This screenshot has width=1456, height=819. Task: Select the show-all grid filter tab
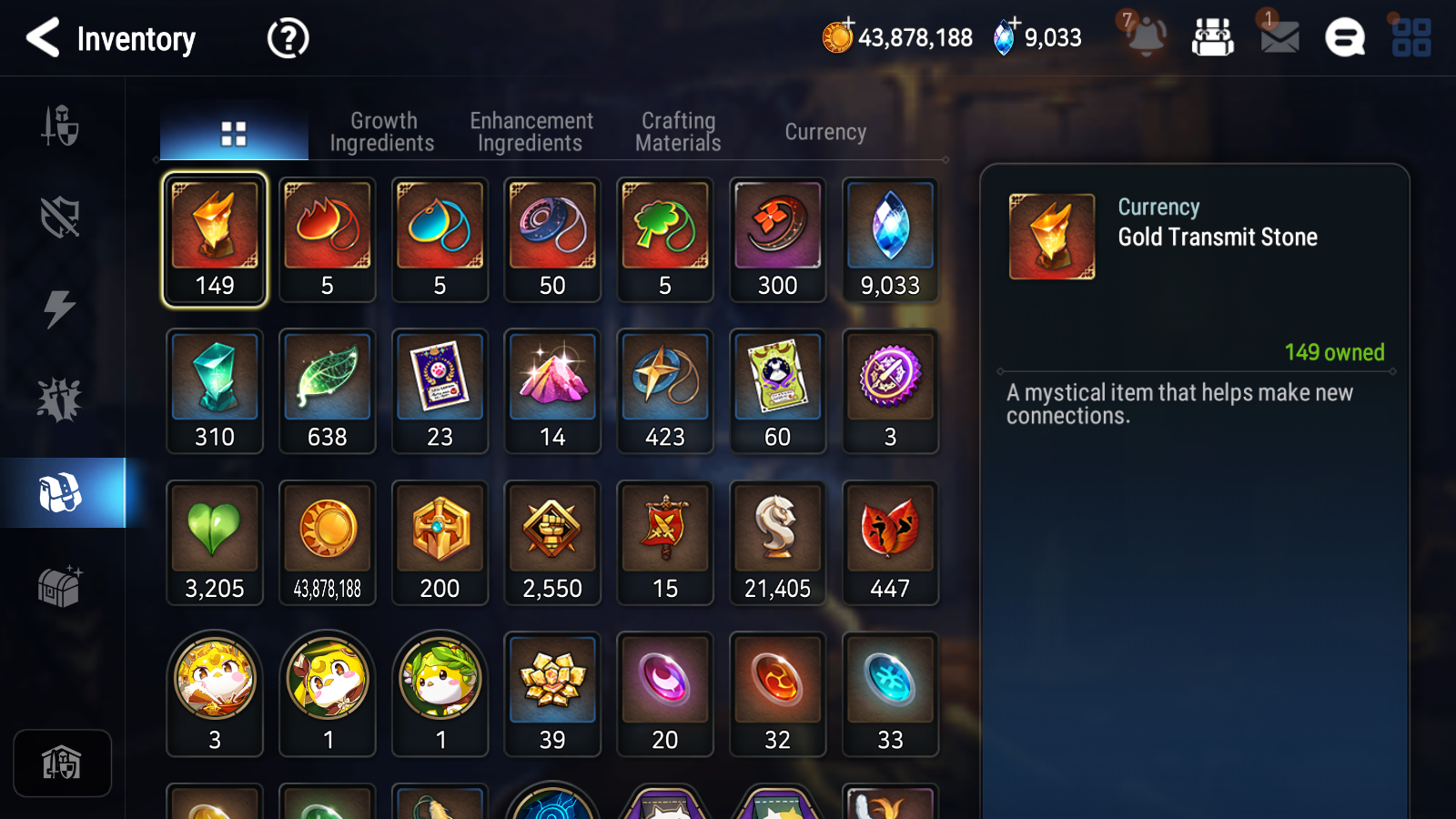233,130
